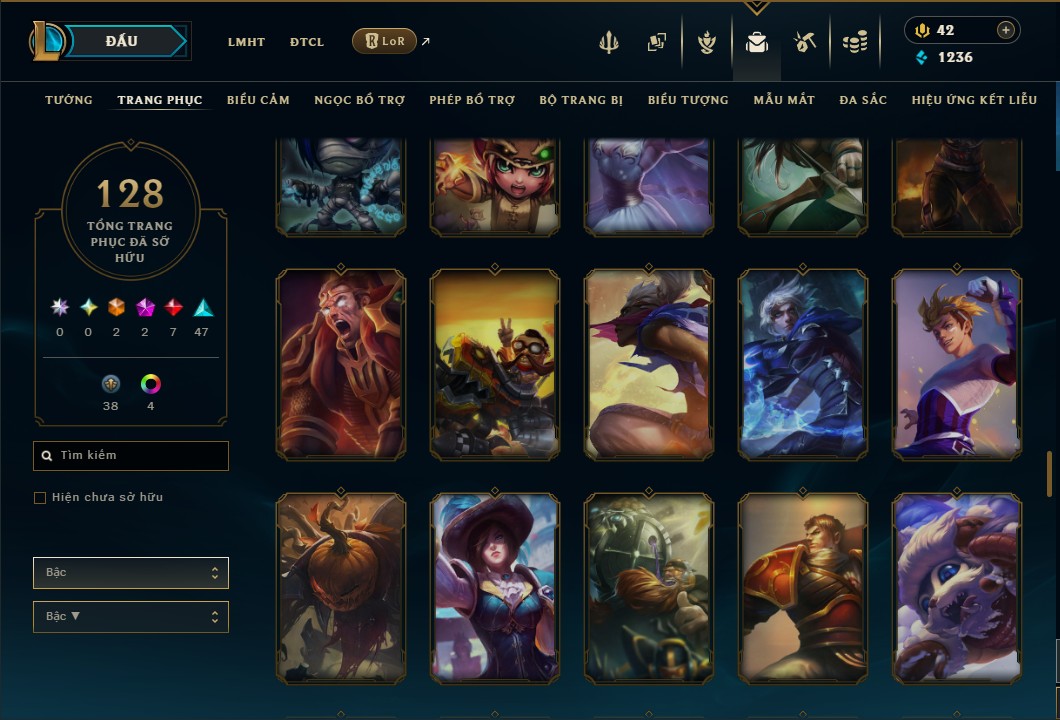Select the pumpkin-head scarecrow skin card
Viewport: 1060px width, 720px height.
point(341,588)
